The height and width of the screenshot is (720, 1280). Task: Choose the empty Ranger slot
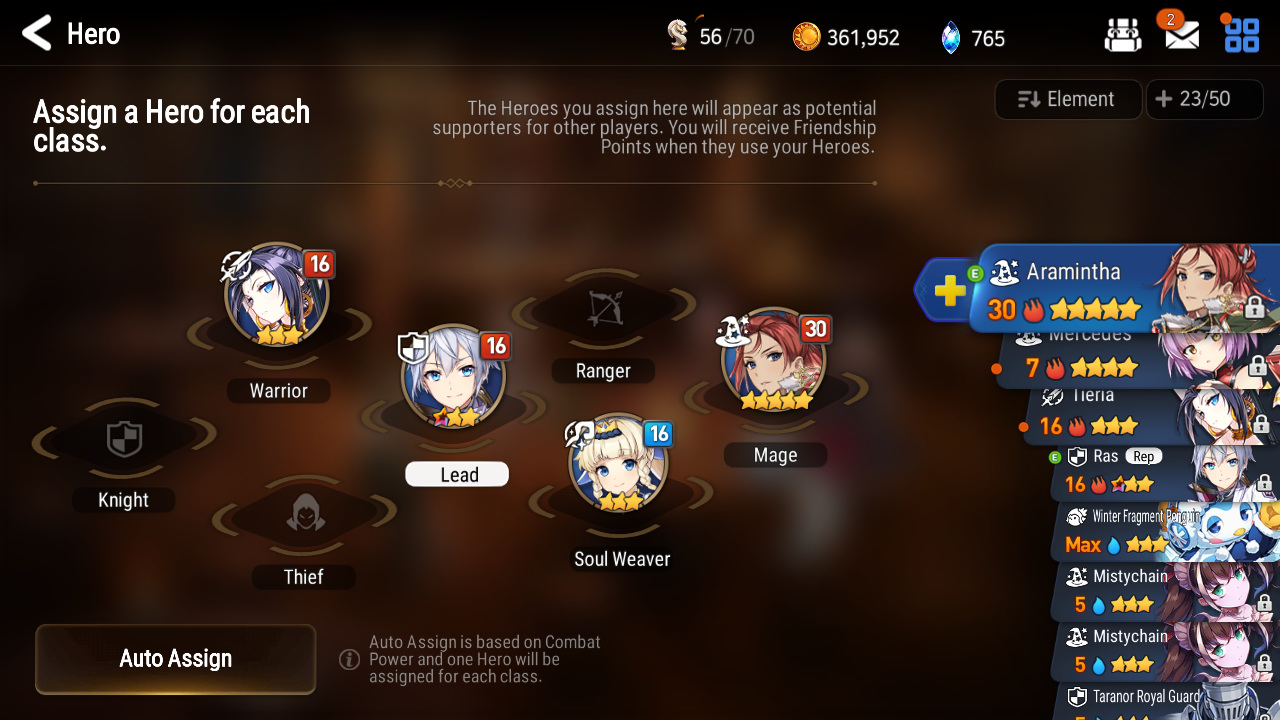(x=603, y=311)
